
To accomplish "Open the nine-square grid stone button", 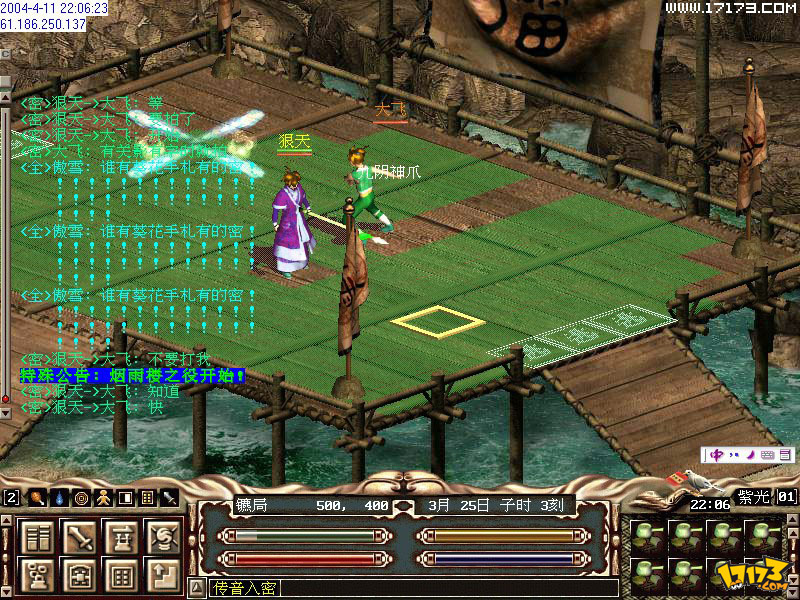I will pyautogui.click(x=122, y=575).
